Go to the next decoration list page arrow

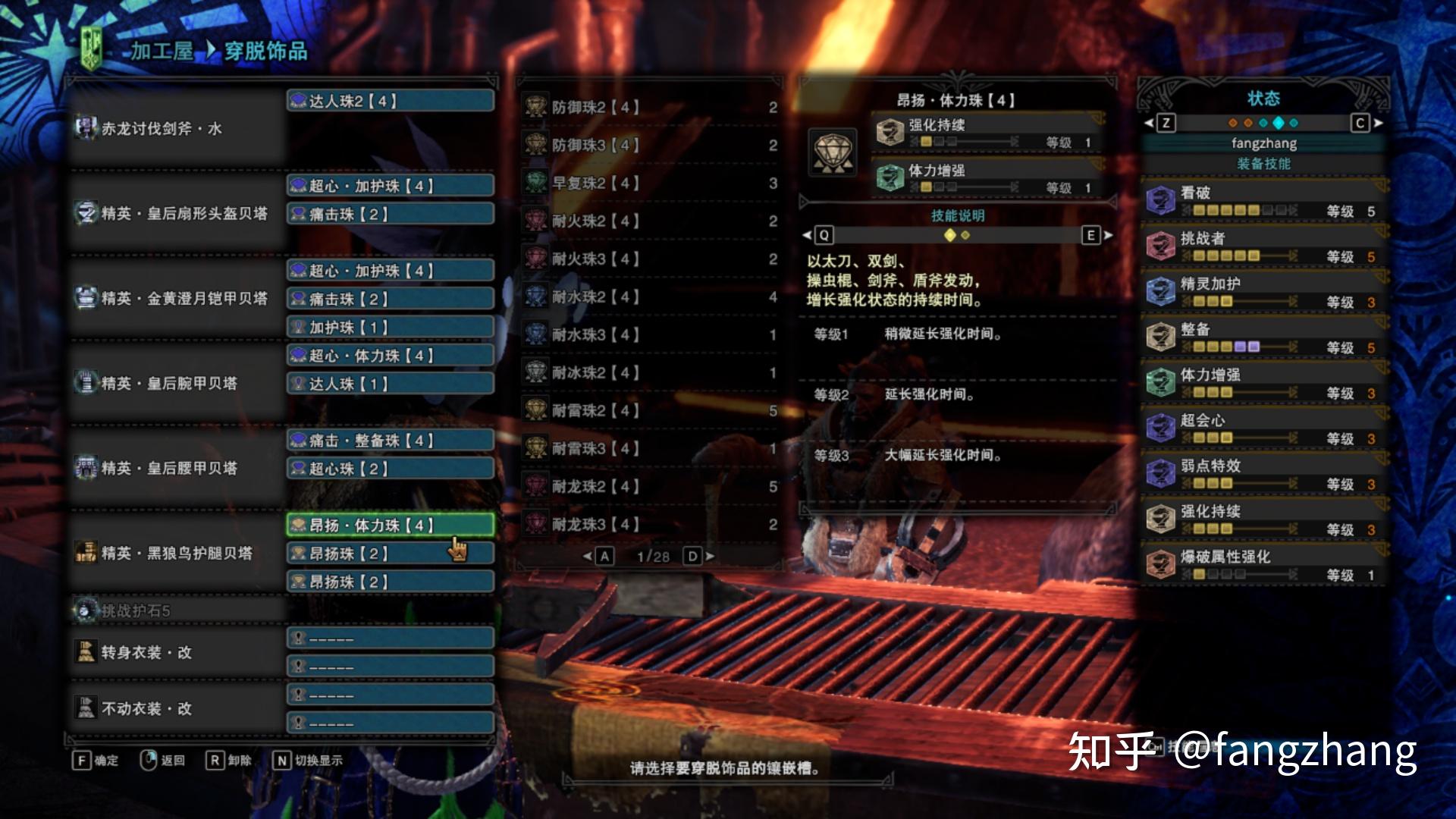tap(710, 557)
